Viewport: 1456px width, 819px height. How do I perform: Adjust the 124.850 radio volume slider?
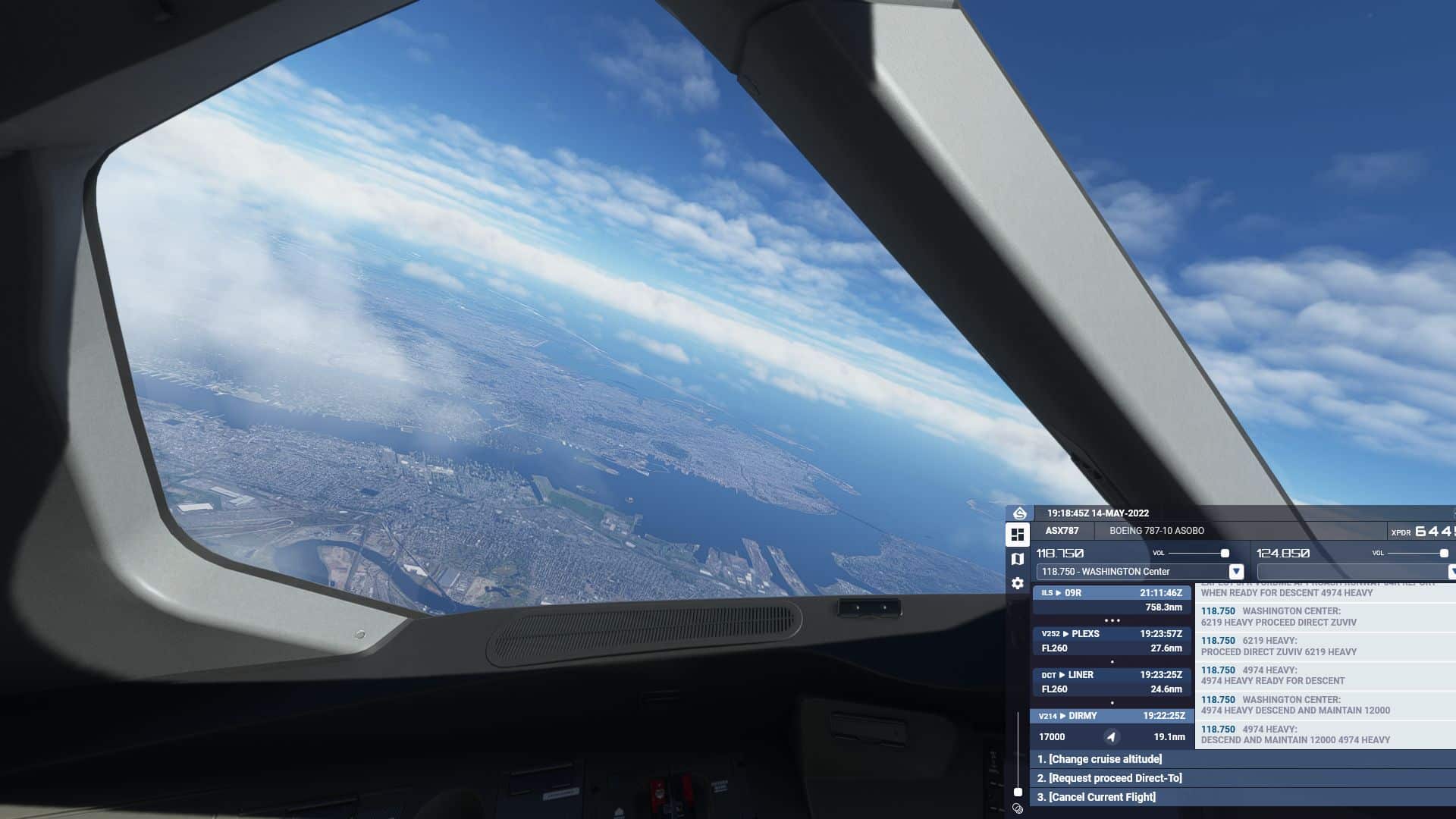coord(1444,554)
